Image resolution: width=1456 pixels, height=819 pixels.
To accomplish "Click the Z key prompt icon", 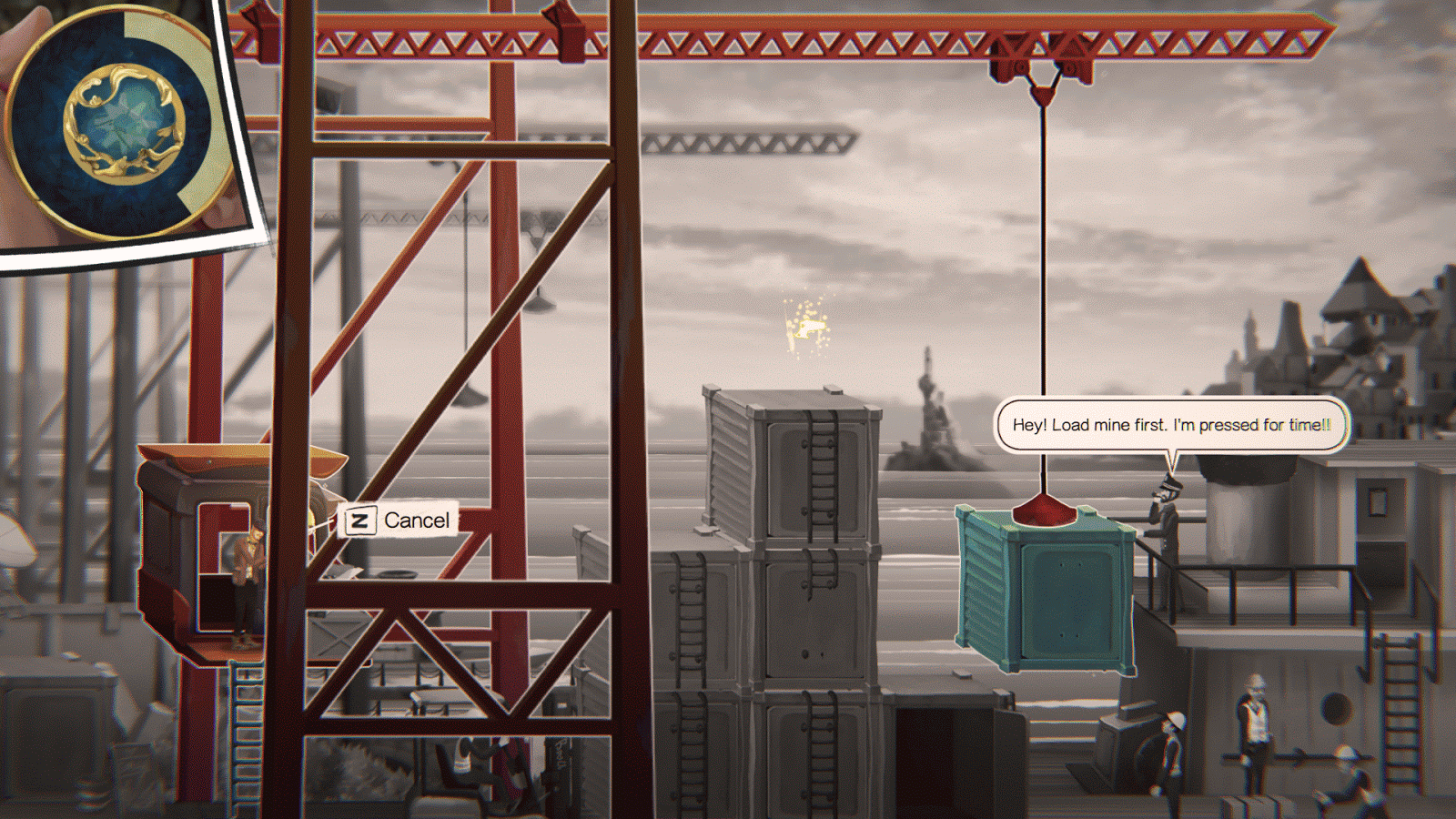I will tap(362, 521).
